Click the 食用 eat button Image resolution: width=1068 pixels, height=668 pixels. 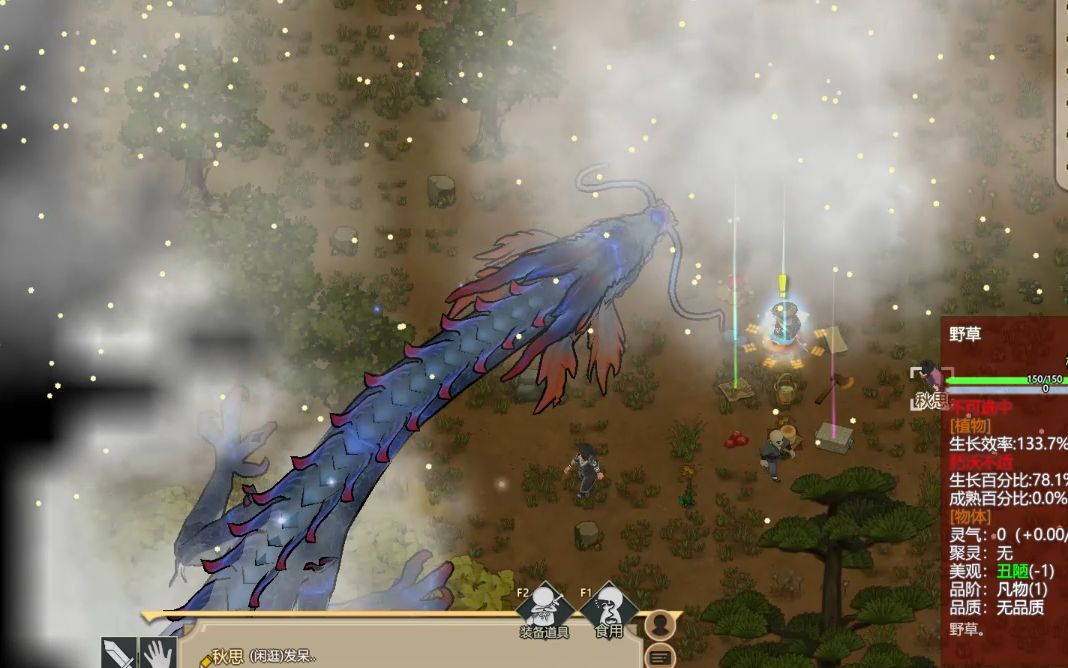pos(609,610)
